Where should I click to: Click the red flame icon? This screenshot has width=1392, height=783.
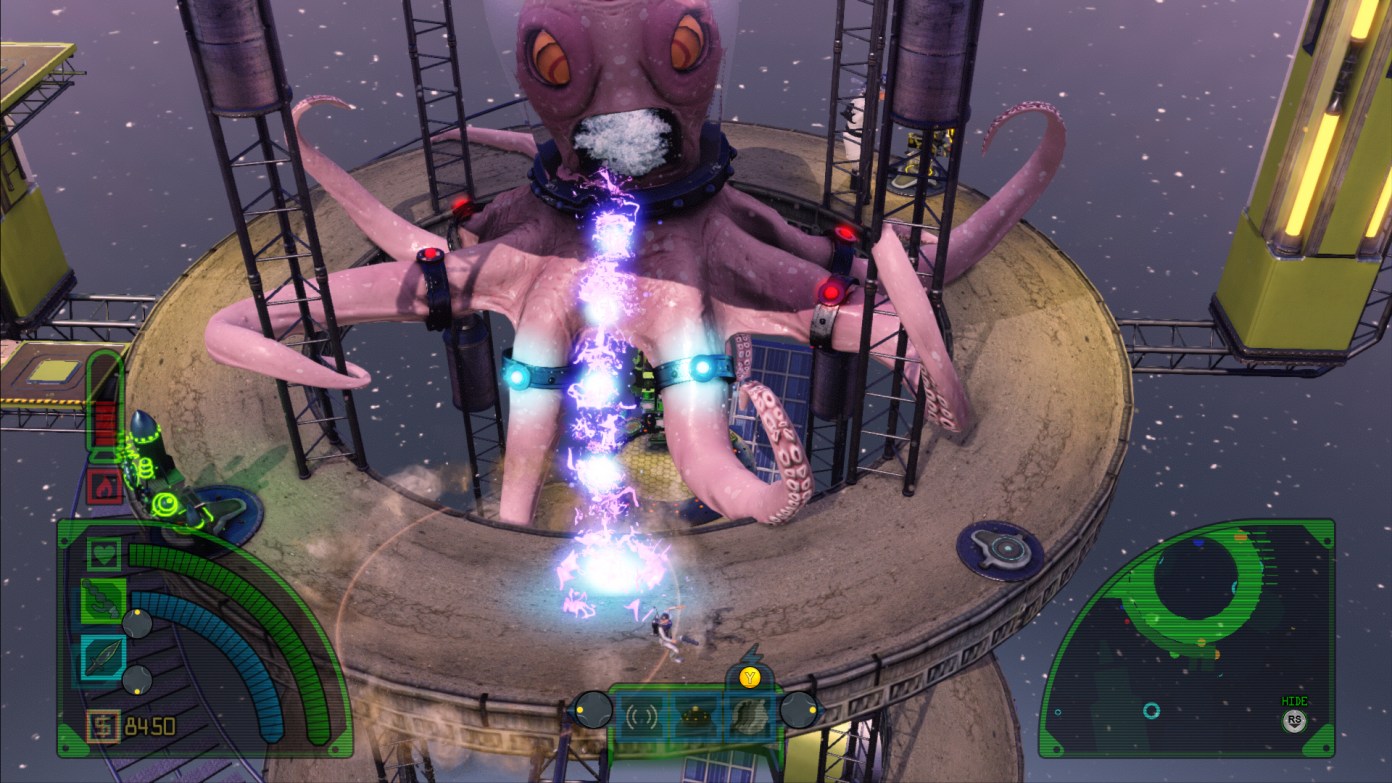(104, 487)
